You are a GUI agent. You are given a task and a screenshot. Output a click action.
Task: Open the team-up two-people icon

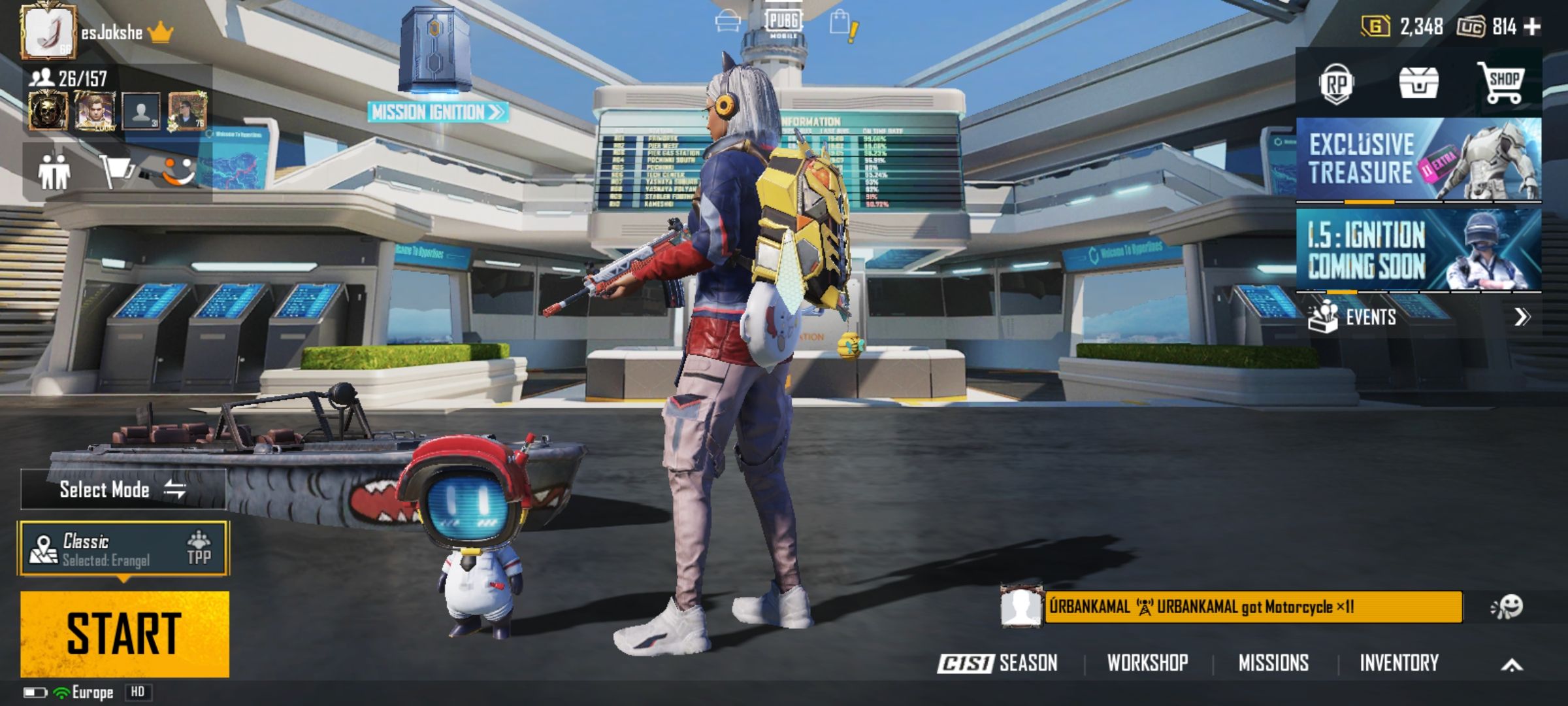click(x=54, y=172)
